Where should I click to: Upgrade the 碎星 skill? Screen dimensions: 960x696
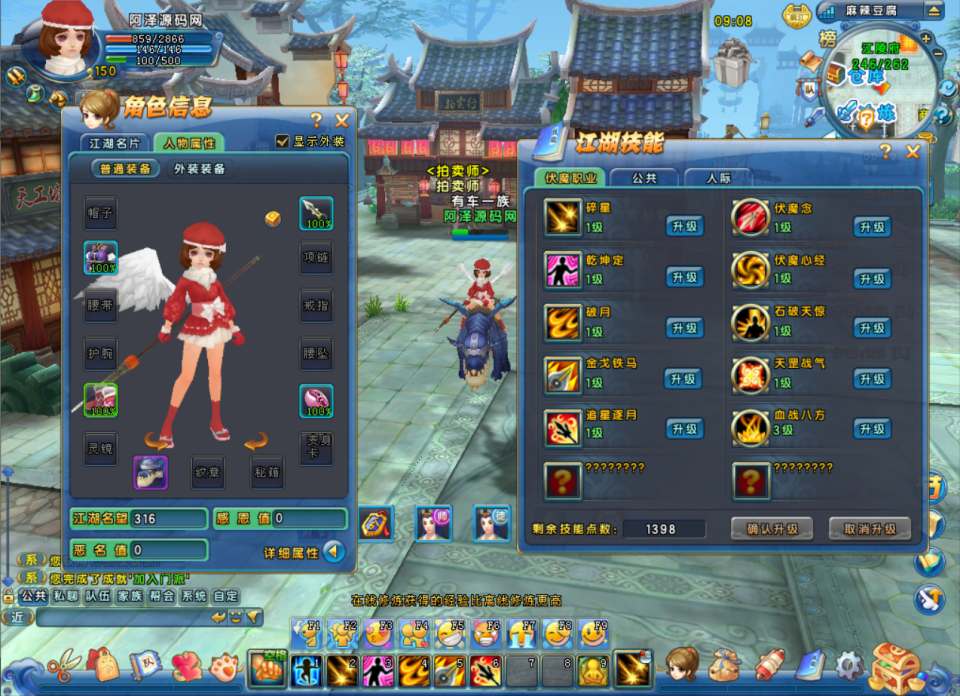(684, 226)
